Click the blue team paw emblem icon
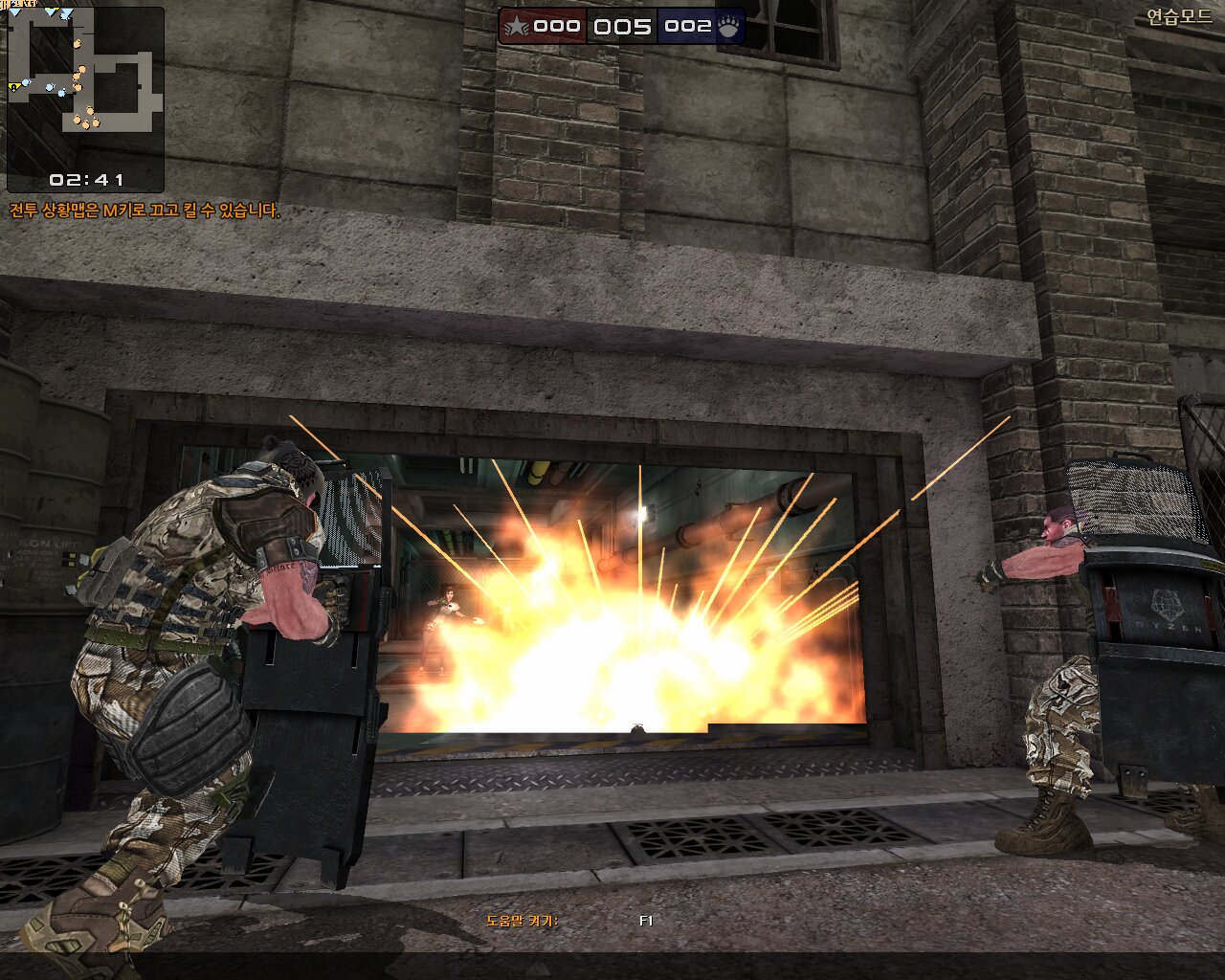 727,27
